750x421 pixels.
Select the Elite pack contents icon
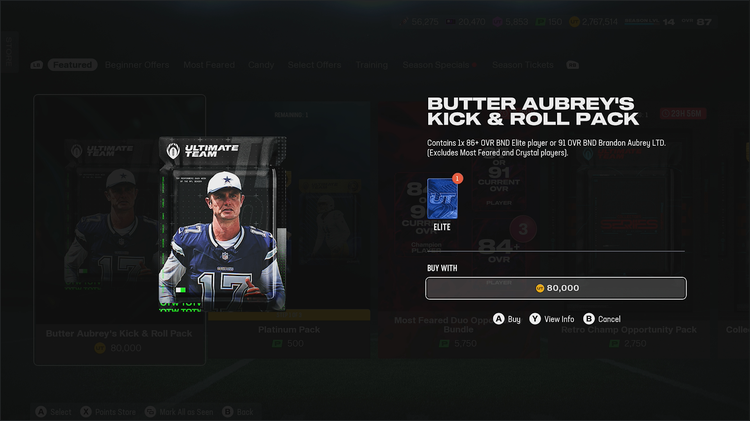tap(441, 199)
